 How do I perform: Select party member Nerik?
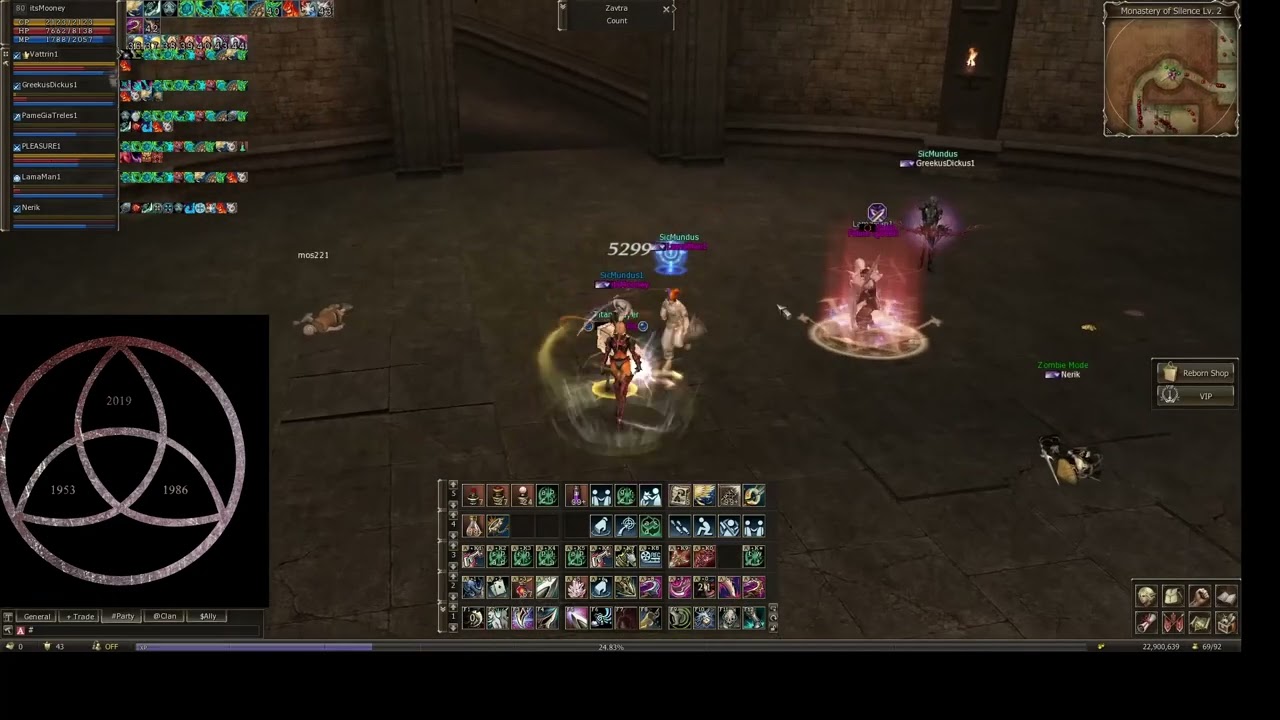point(32,208)
